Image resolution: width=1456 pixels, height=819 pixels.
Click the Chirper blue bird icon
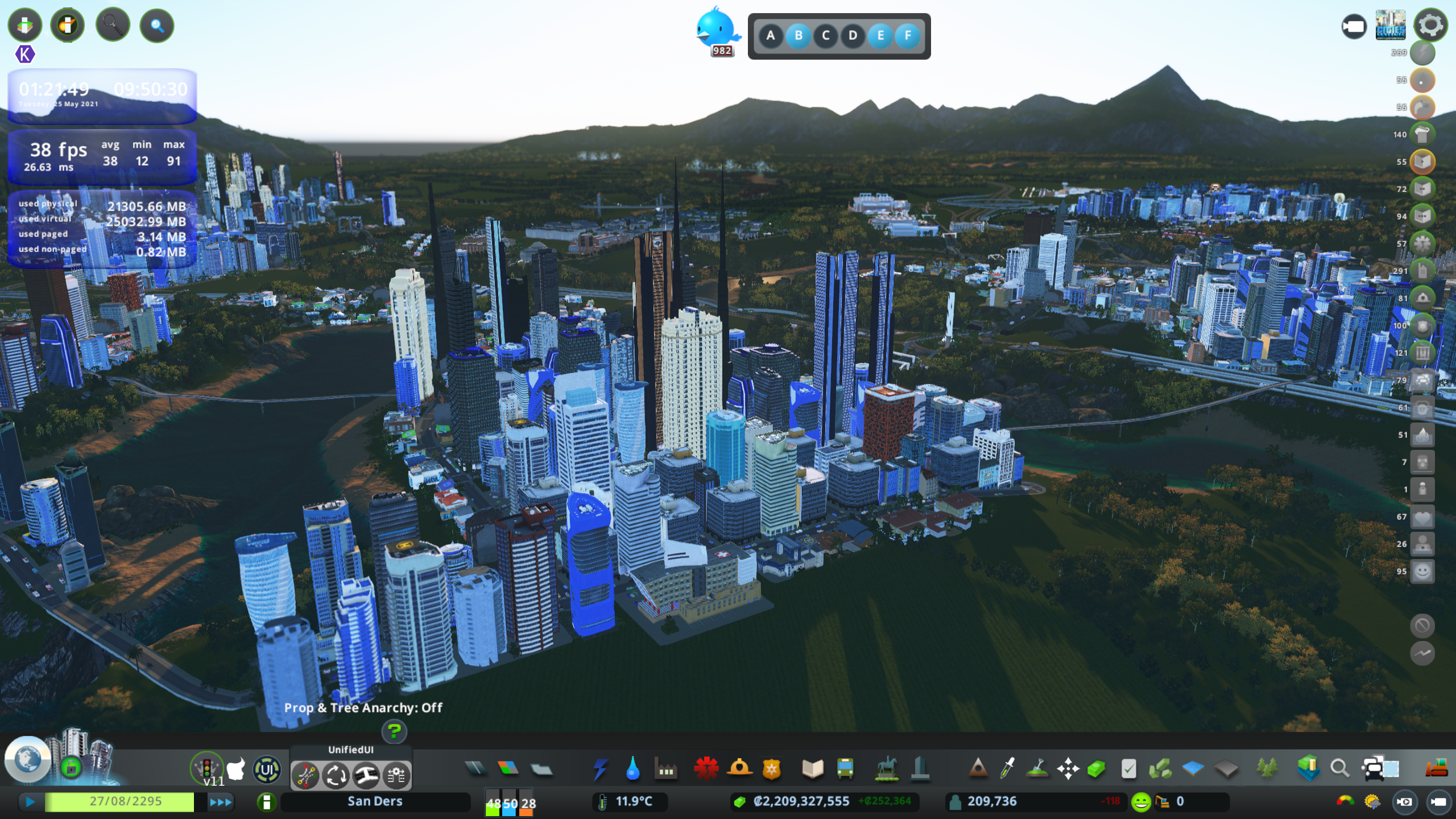coord(717,28)
